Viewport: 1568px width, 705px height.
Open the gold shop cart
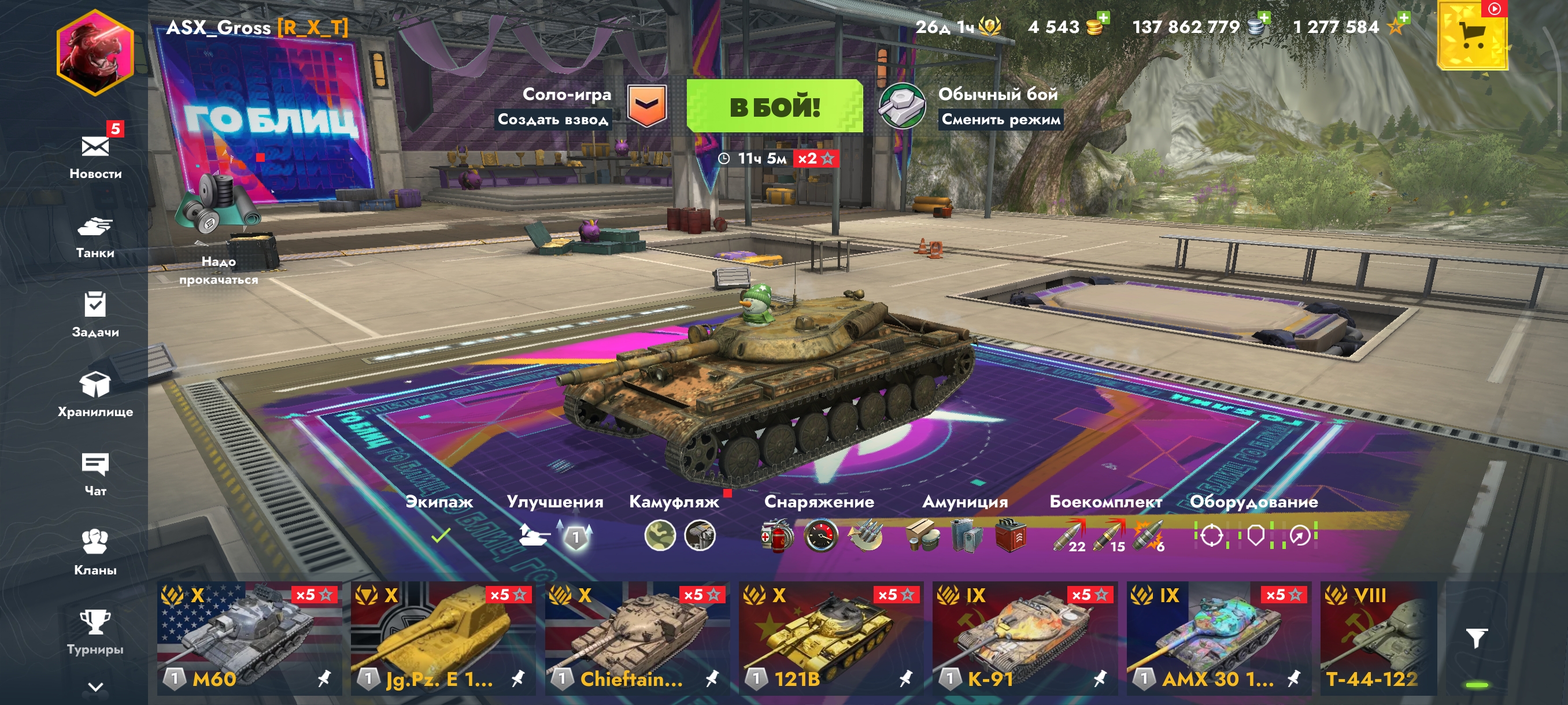[1473, 36]
